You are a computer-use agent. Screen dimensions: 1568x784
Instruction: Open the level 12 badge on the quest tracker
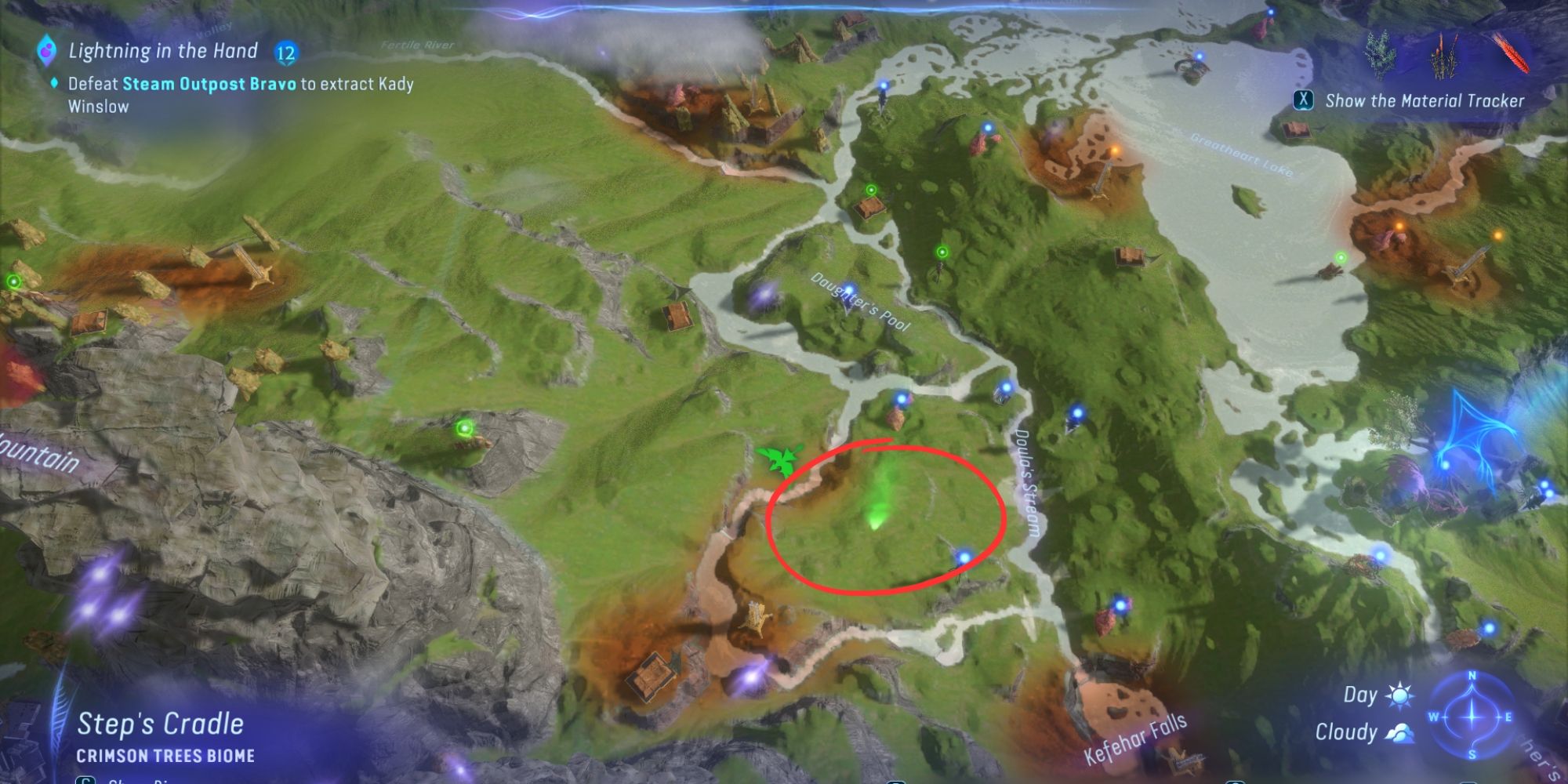coord(285,52)
